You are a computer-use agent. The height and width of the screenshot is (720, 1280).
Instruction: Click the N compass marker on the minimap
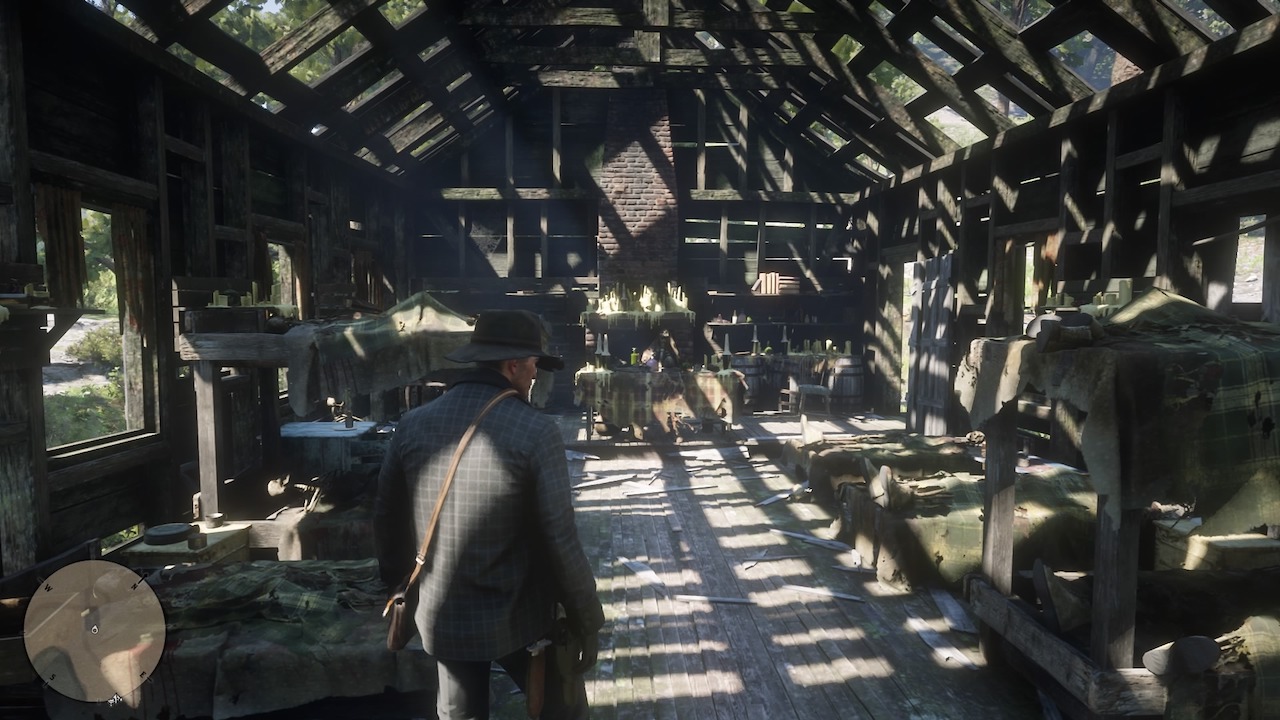point(134,584)
